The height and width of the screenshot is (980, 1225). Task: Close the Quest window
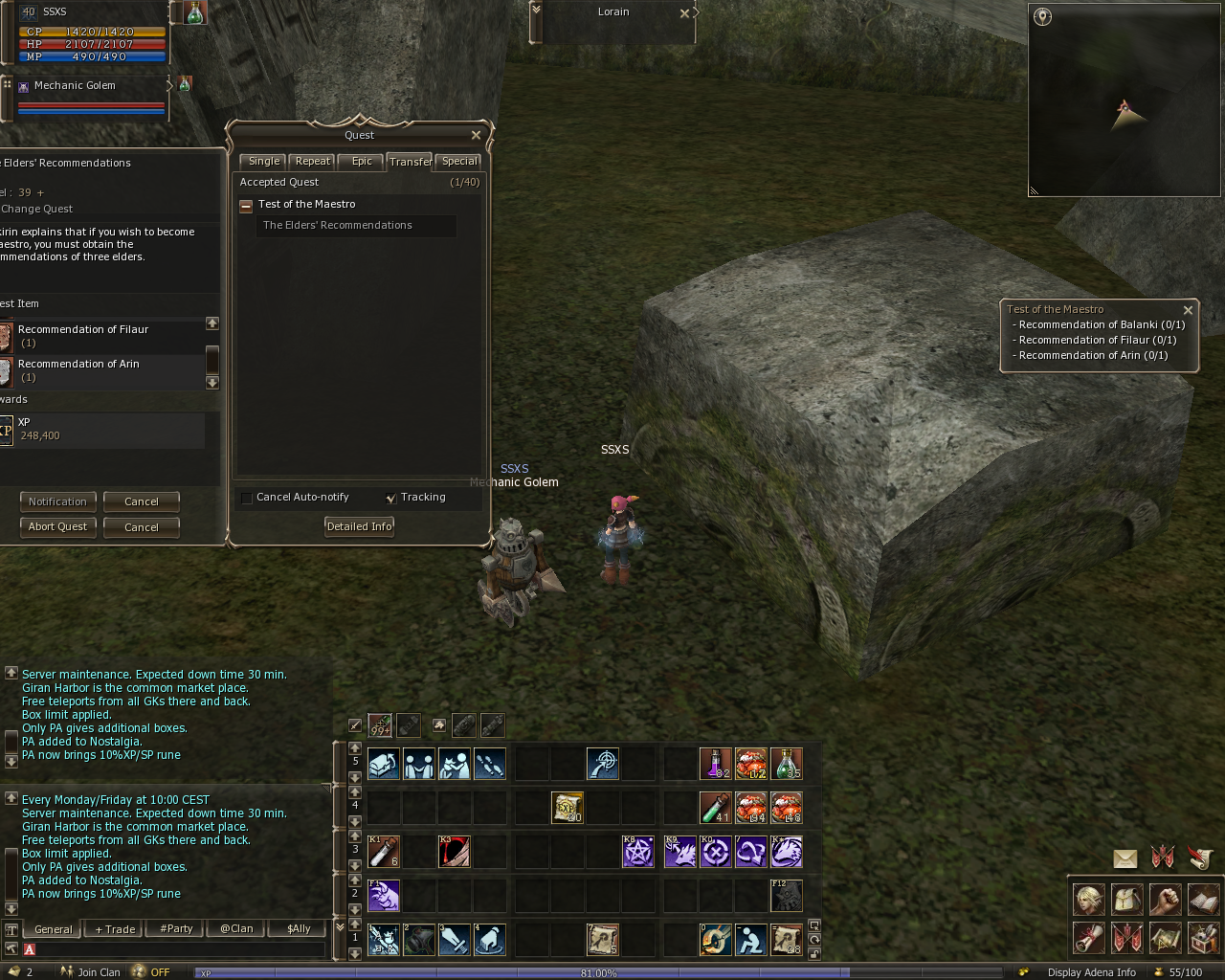tap(476, 135)
